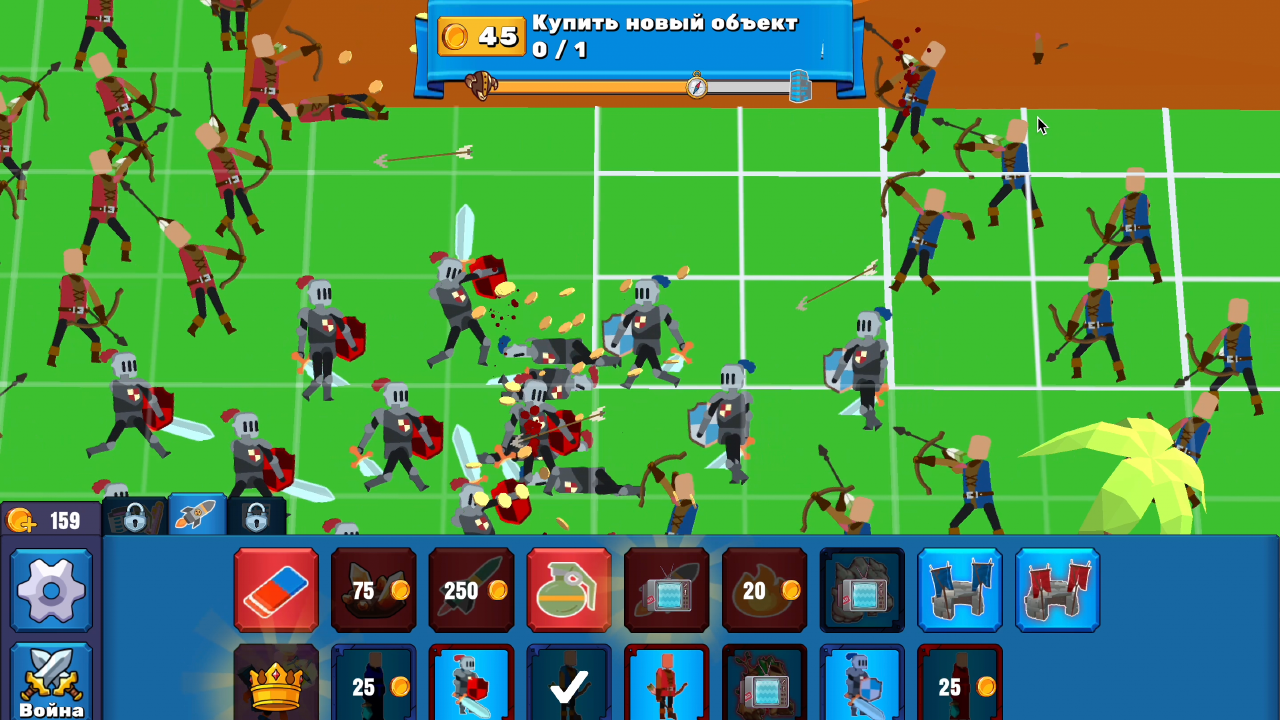Switch to the rocket tab
The image size is (1280, 720).
tap(196, 516)
